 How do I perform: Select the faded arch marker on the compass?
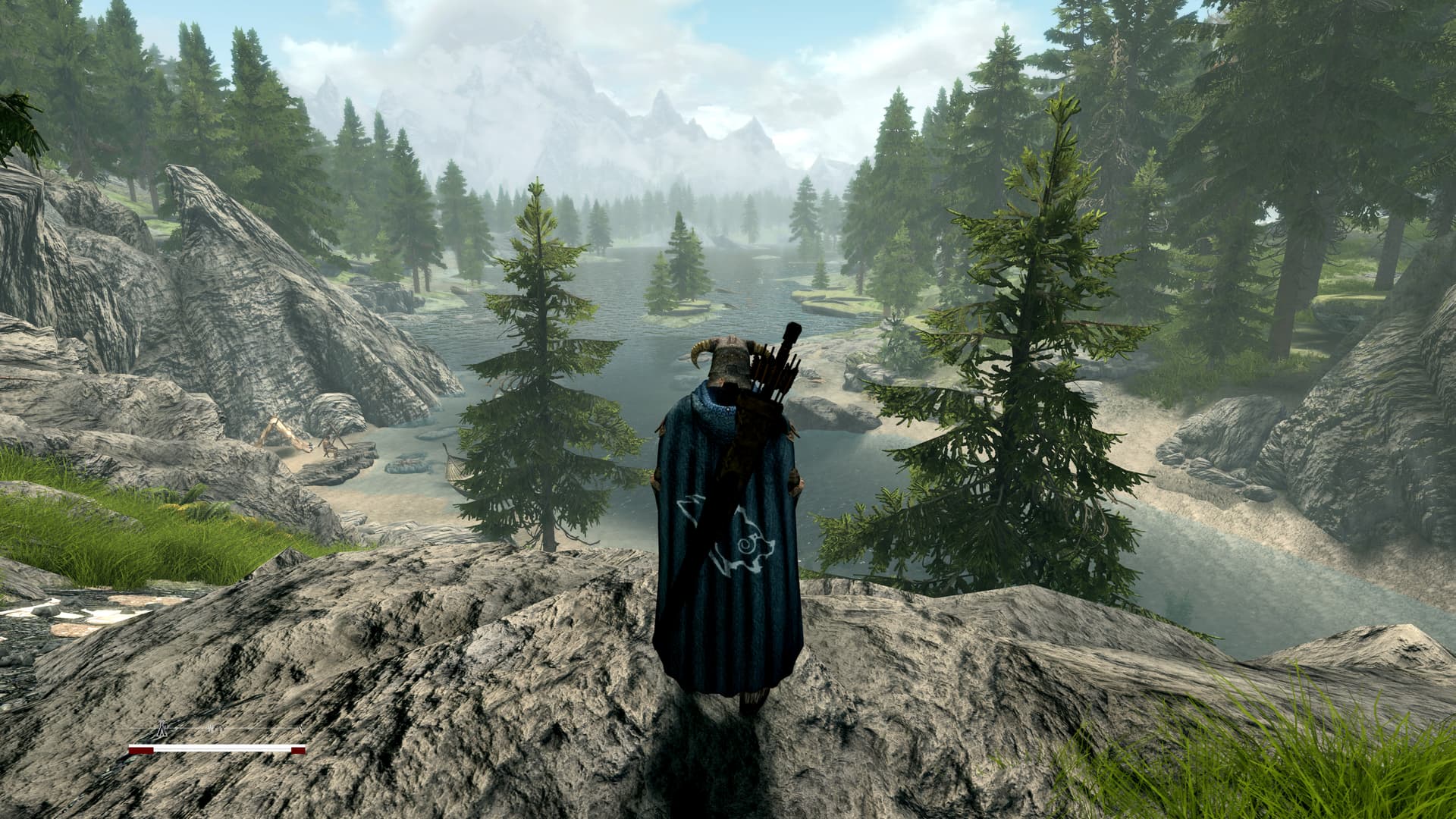coord(218,730)
